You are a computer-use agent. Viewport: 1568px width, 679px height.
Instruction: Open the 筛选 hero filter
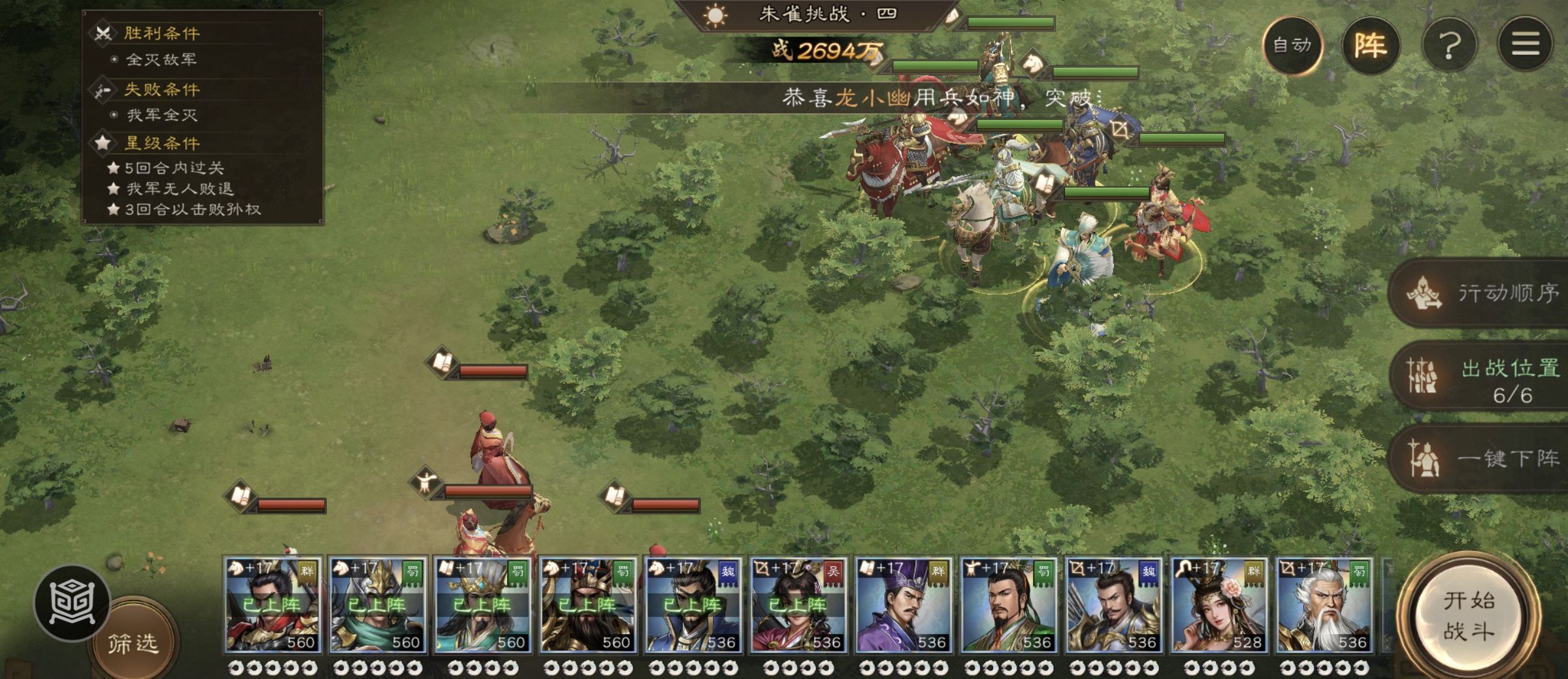coord(133,644)
